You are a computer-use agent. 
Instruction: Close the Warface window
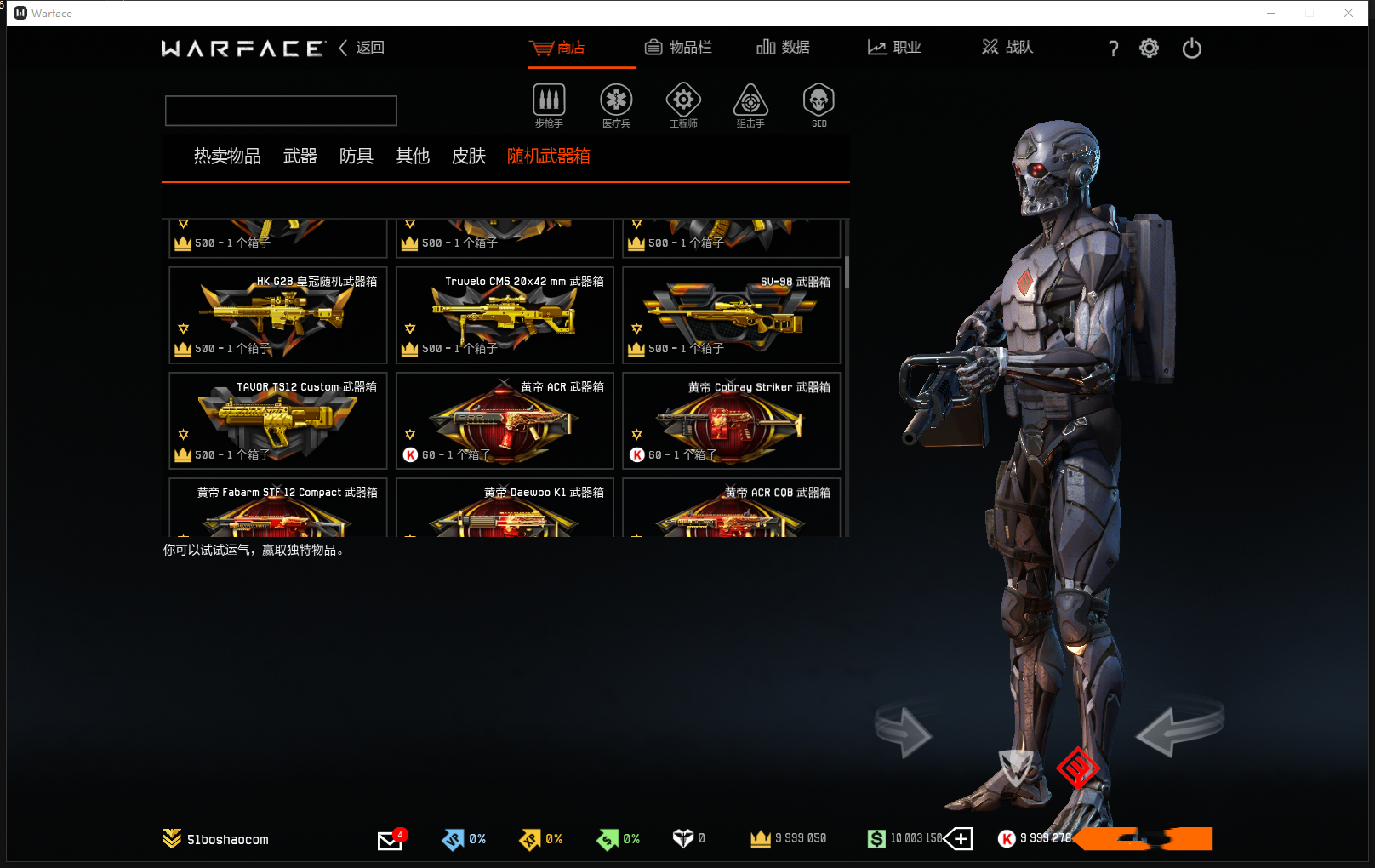pos(1349,13)
